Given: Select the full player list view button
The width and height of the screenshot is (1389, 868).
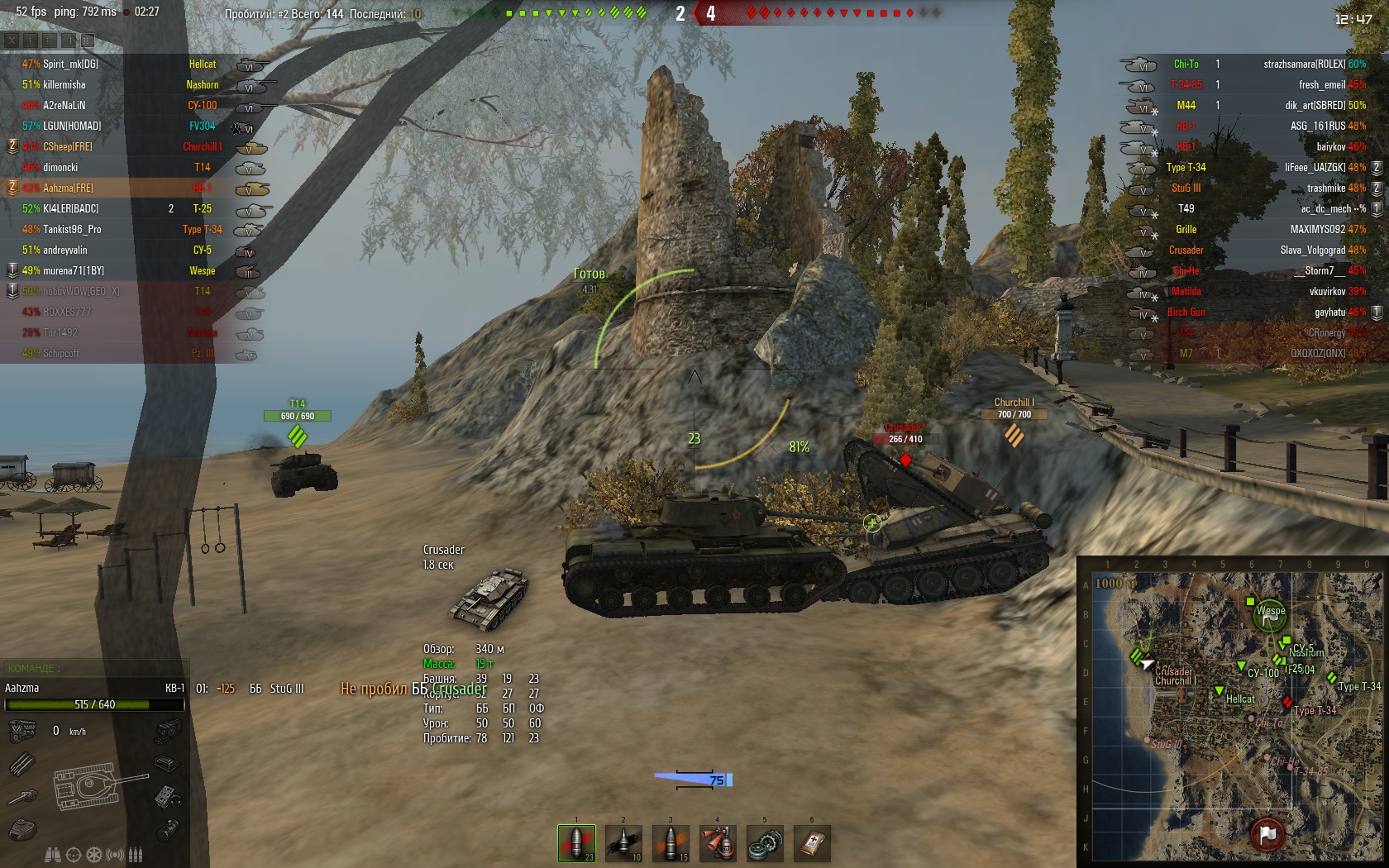Looking at the screenshot, I should tap(87, 40).
